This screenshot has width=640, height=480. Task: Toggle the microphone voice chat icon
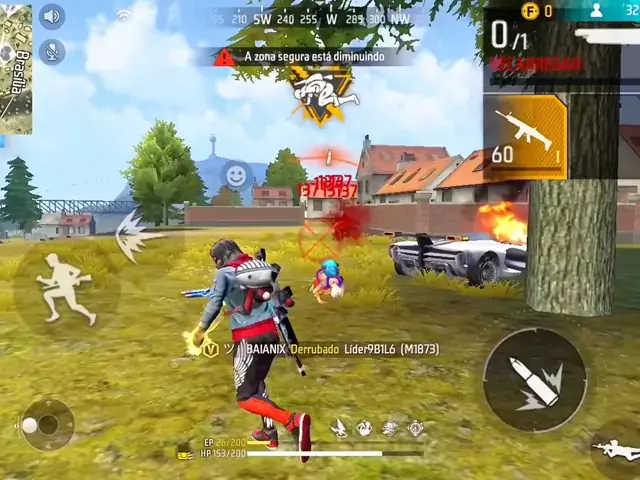coord(52,51)
